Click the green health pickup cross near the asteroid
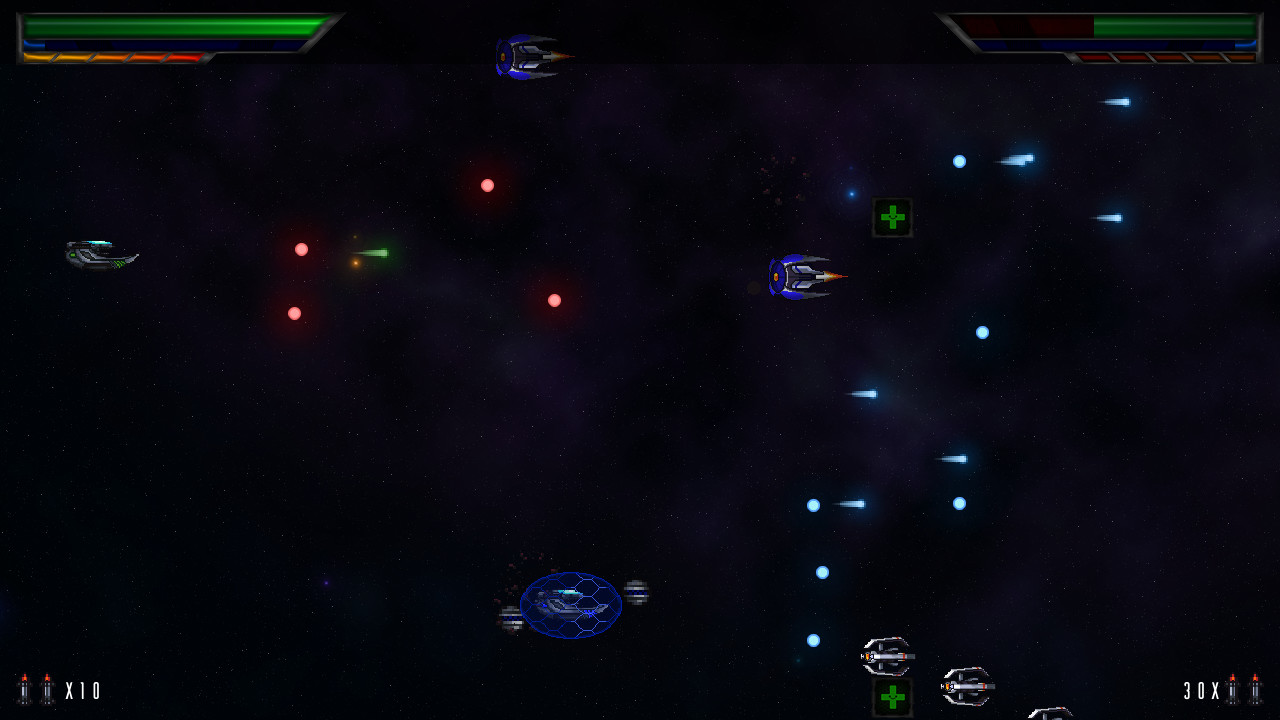 pyautogui.click(x=890, y=218)
